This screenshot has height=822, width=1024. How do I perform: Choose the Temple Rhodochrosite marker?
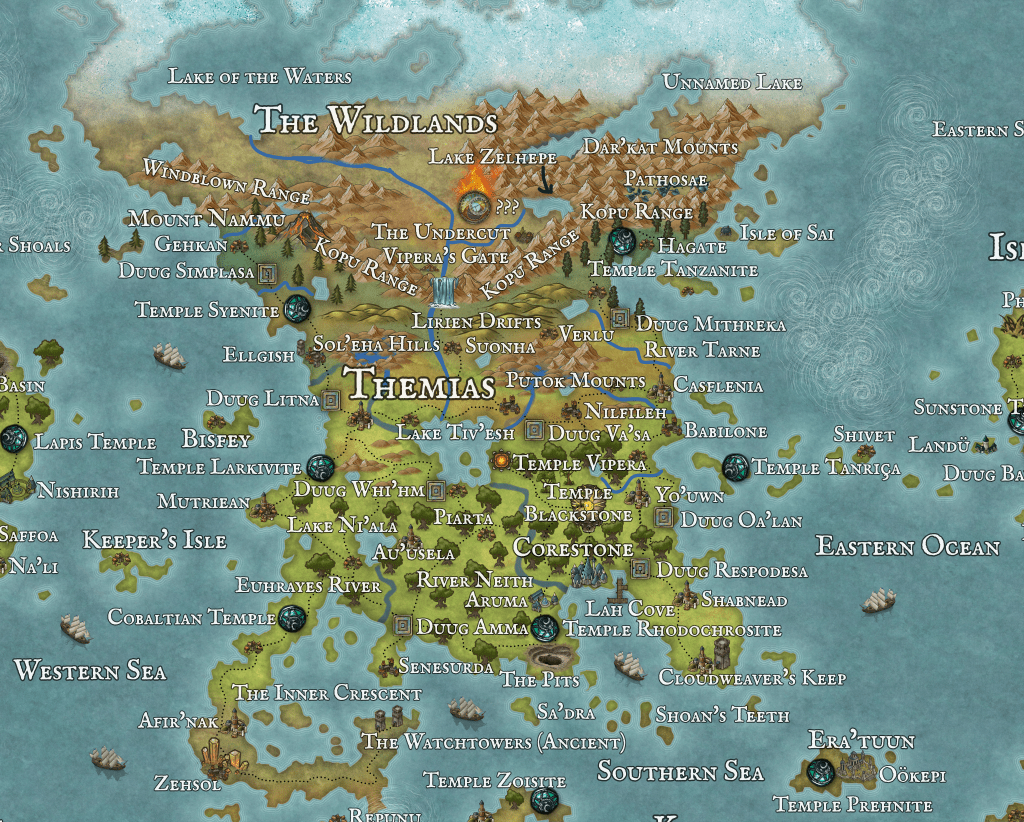546,628
